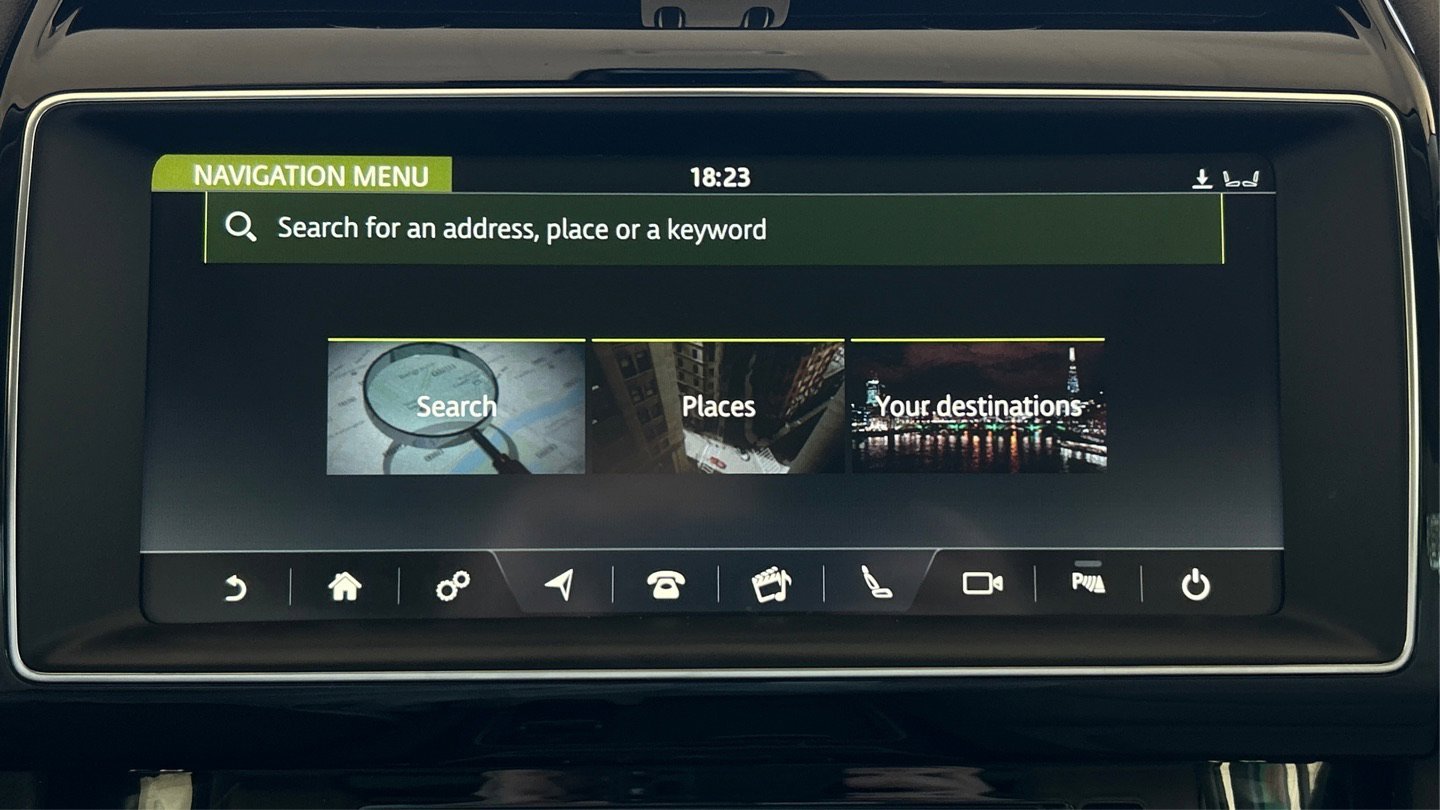
Task: Open seat controls icon
Action: pos(877,584)
